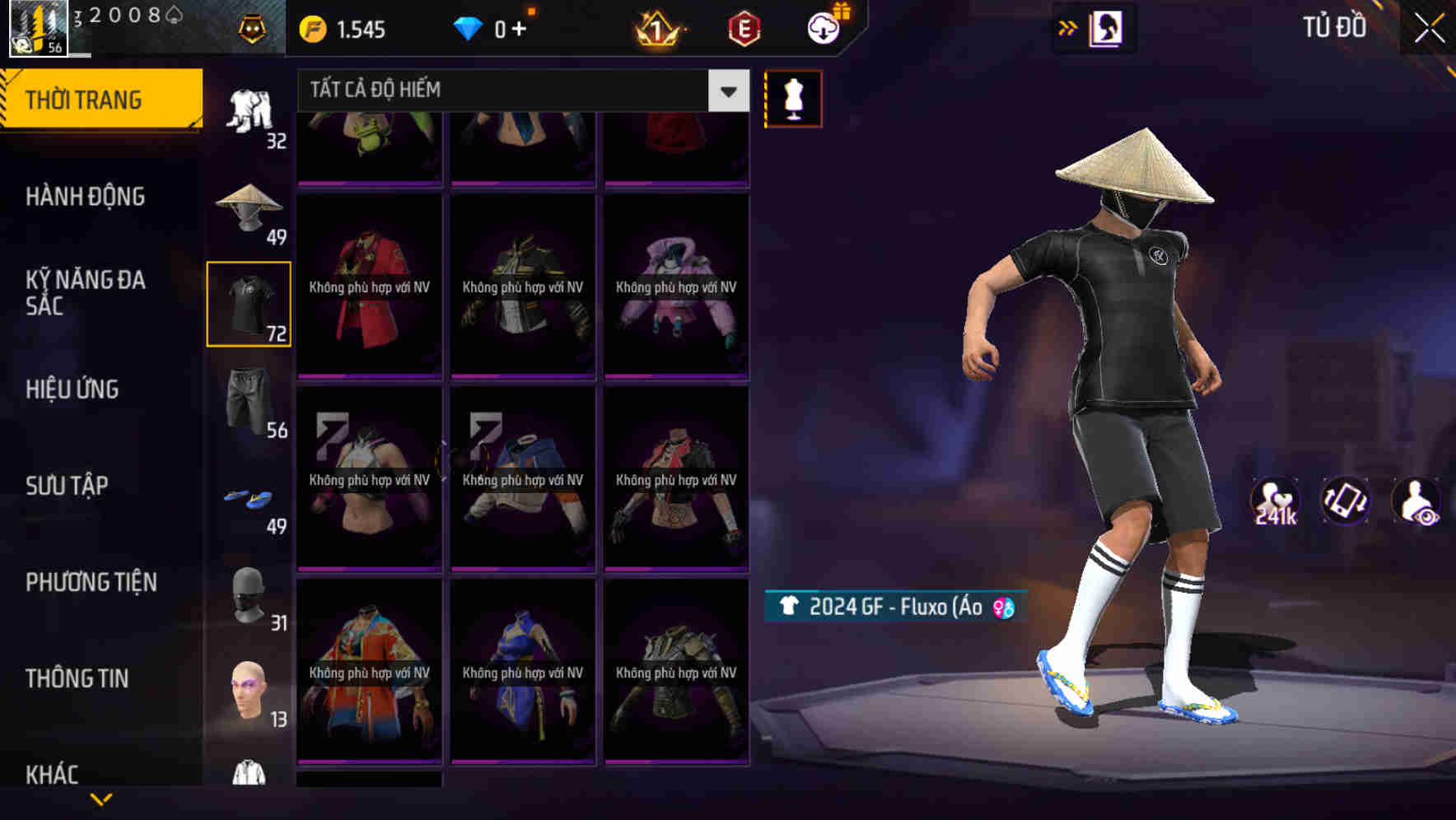Click the mannequin preset icon
The image size is (1456, 820).
click(x=793, y=97)
